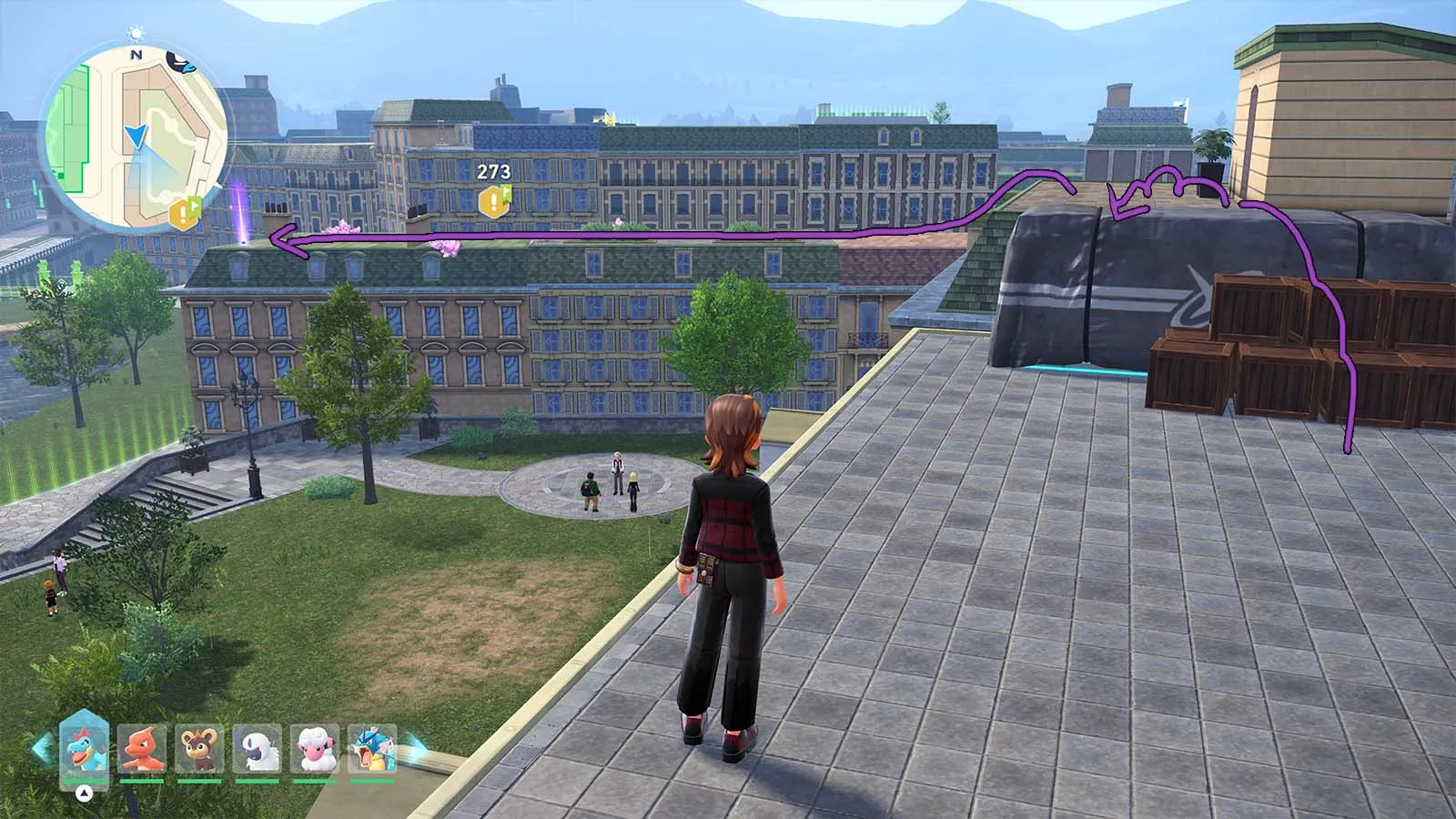Viewport: 1456px width, 819px height.
Task: Click the quest marker on the minimap edge
Action: point(185,213)
